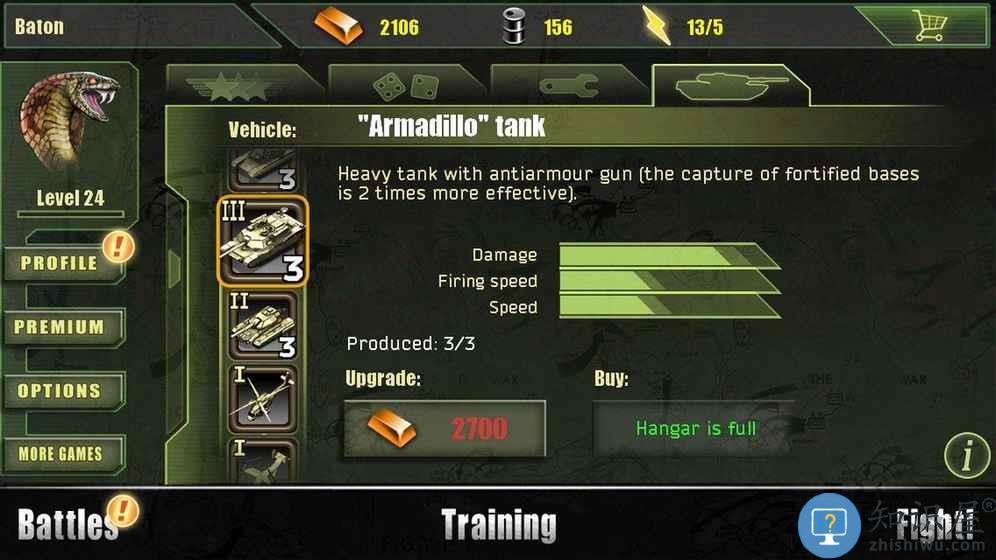This screenshot has height=560, width=996.
Task: Open the Battles screen
Action: [68, 523]
